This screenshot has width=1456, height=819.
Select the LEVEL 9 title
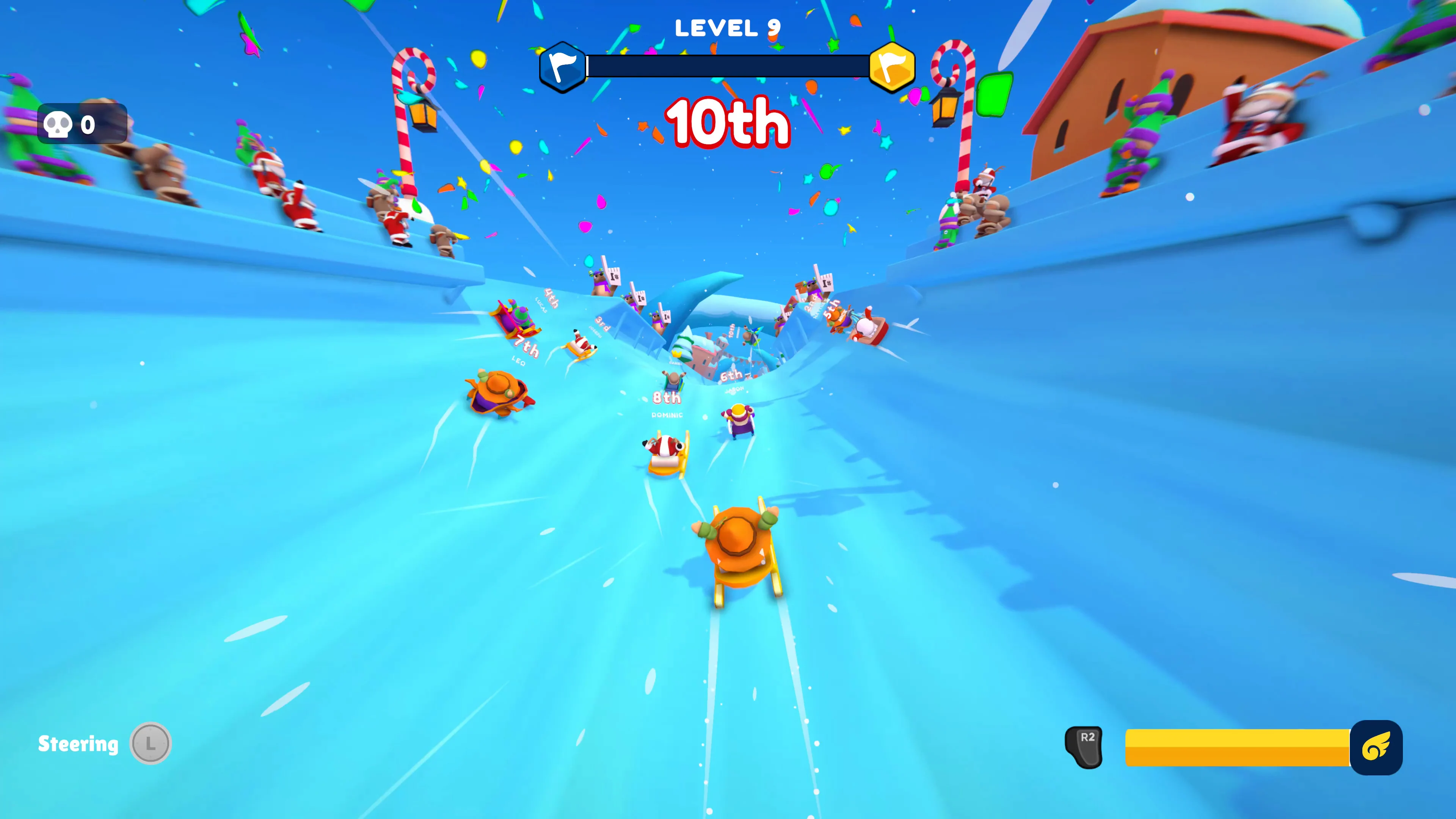coord(728,27)
